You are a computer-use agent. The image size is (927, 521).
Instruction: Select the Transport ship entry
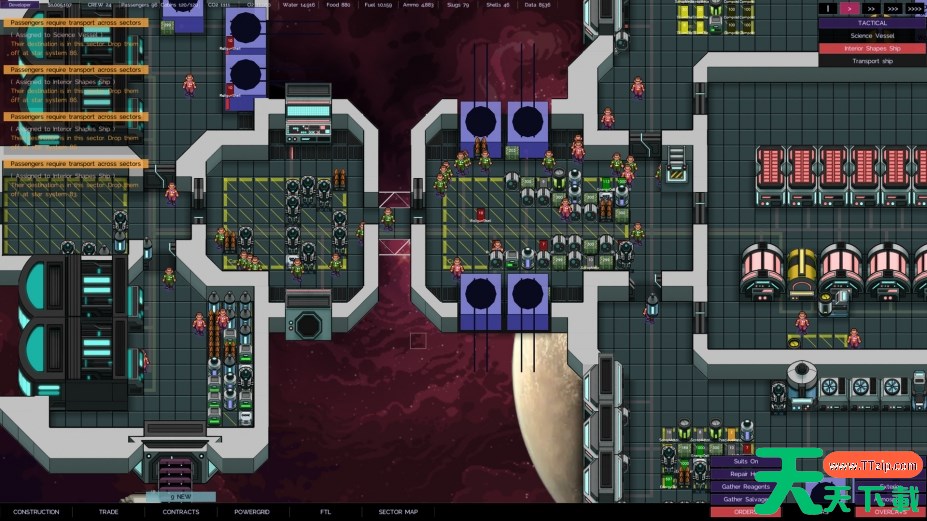coord(872,61)
